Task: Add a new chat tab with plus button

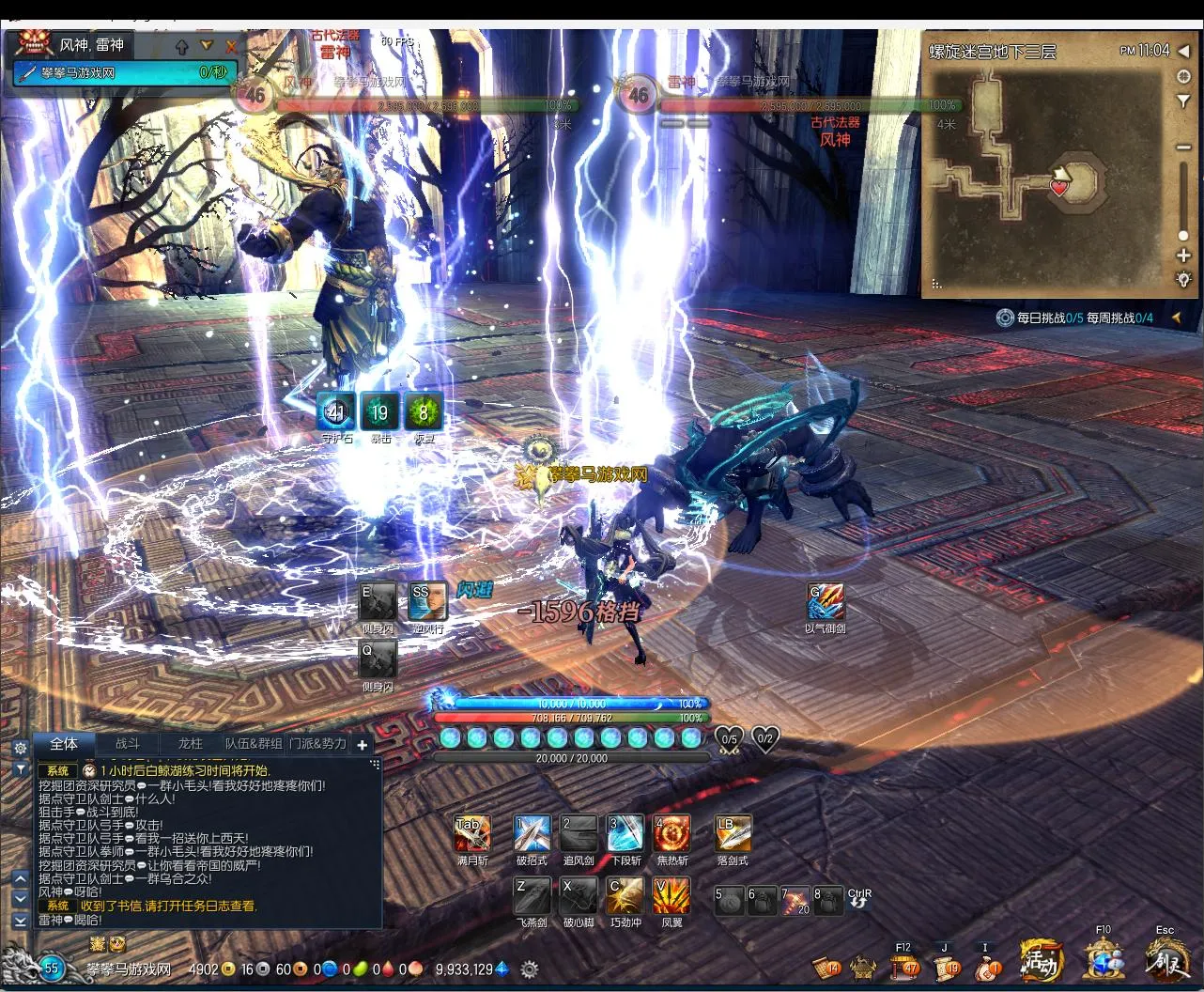Action: [362, 745]
